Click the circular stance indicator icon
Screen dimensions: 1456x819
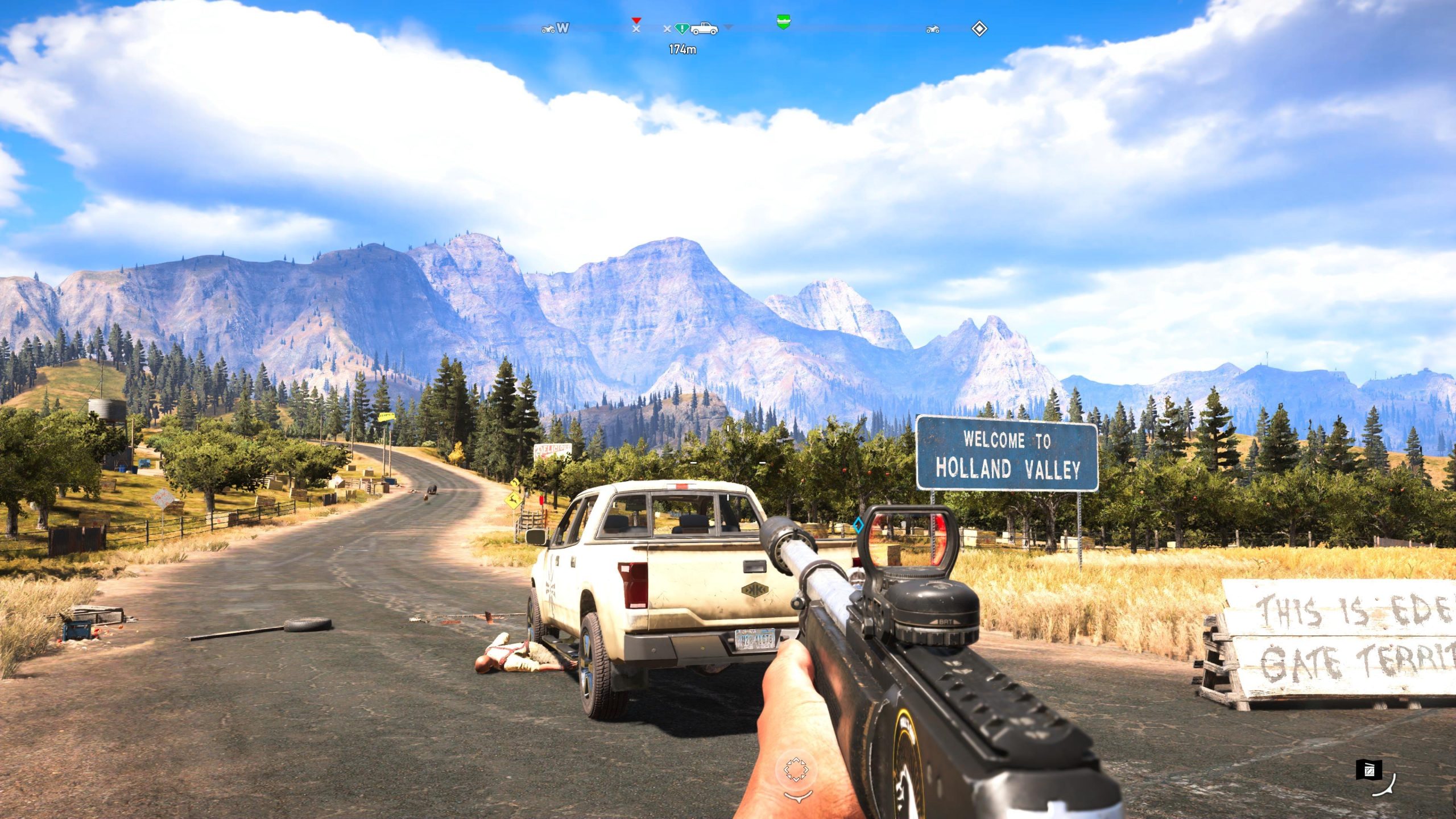point(796,770)
